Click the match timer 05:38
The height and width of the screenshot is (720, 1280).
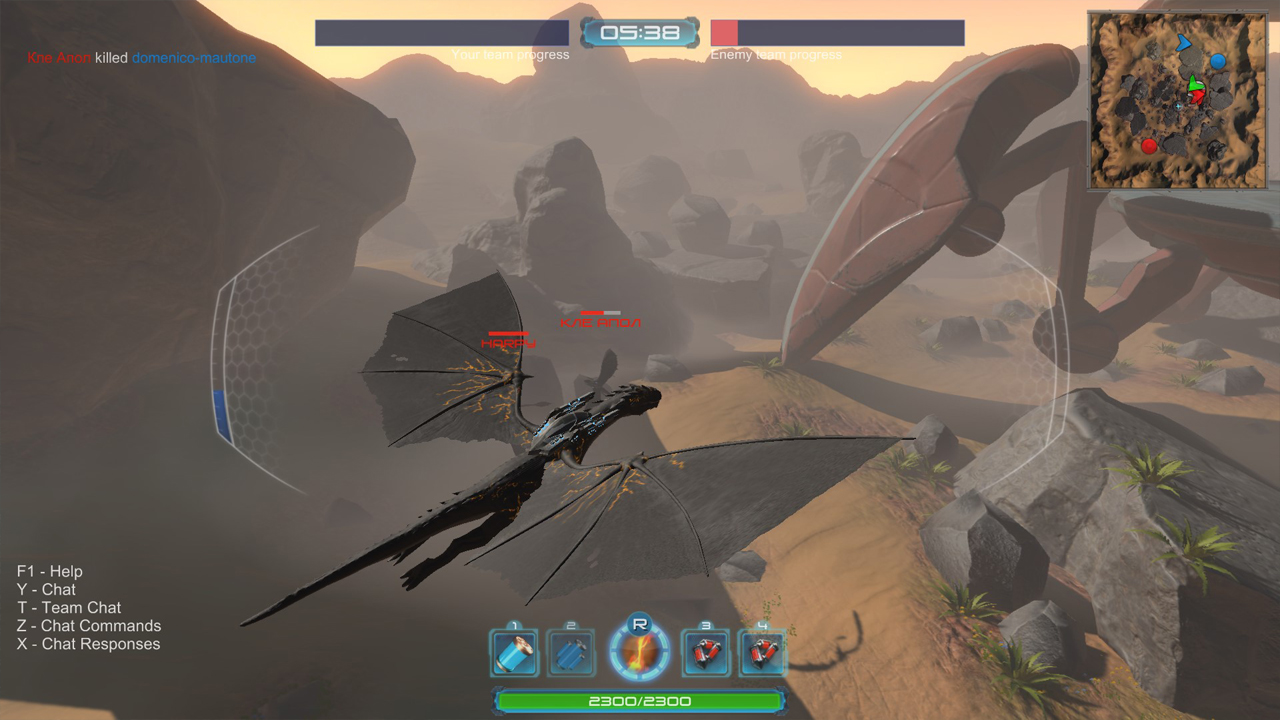pyautogui.click(x=640, y=31)
